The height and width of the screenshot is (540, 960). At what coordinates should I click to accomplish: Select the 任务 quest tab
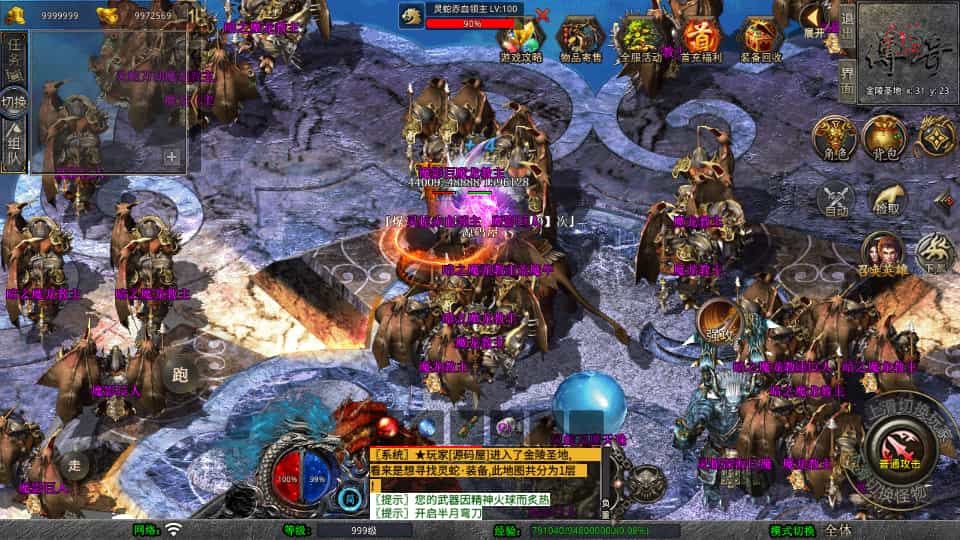pyautogui.click(x=15, y=55)
